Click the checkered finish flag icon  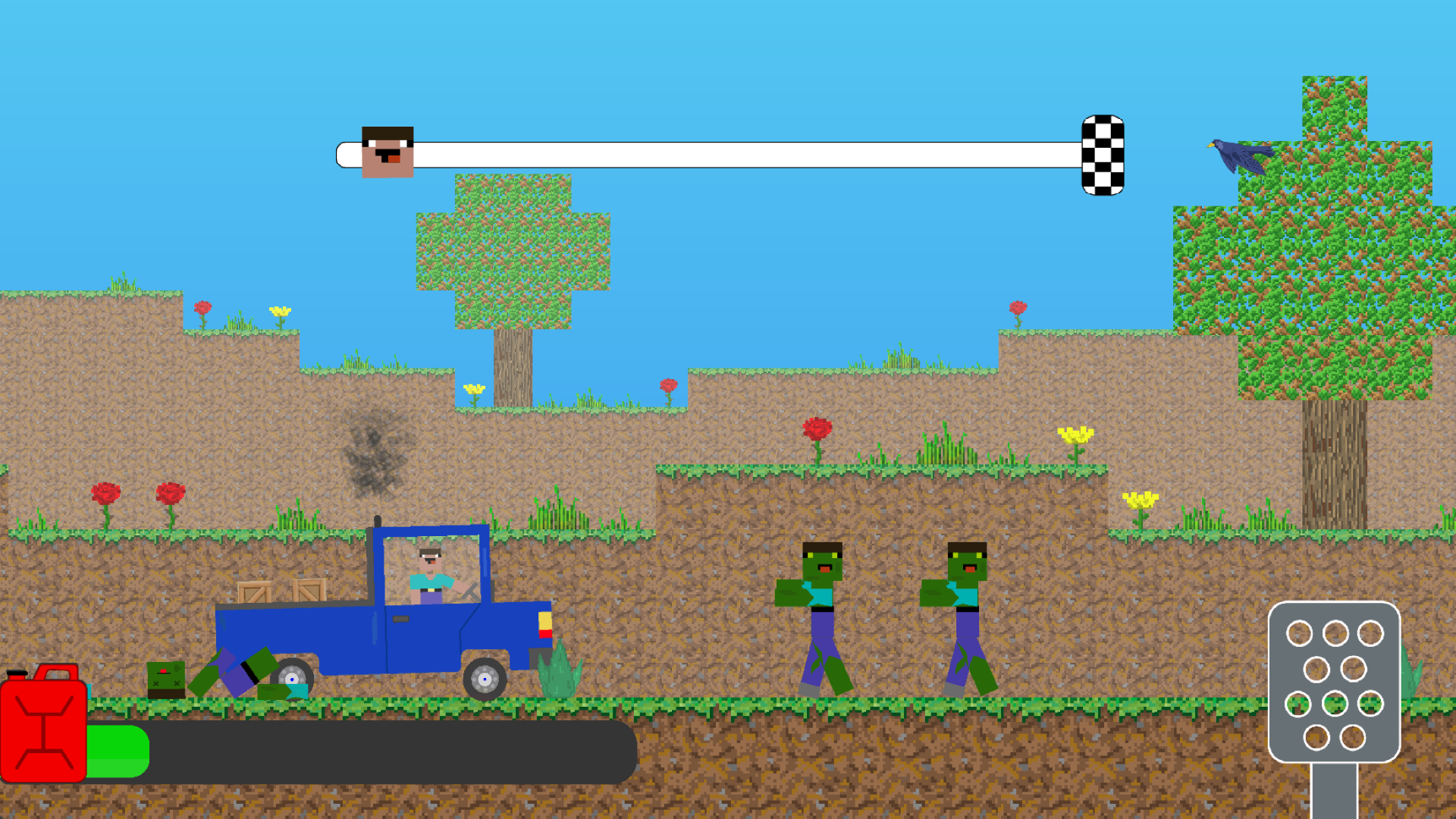click(x=1102, y=154)
